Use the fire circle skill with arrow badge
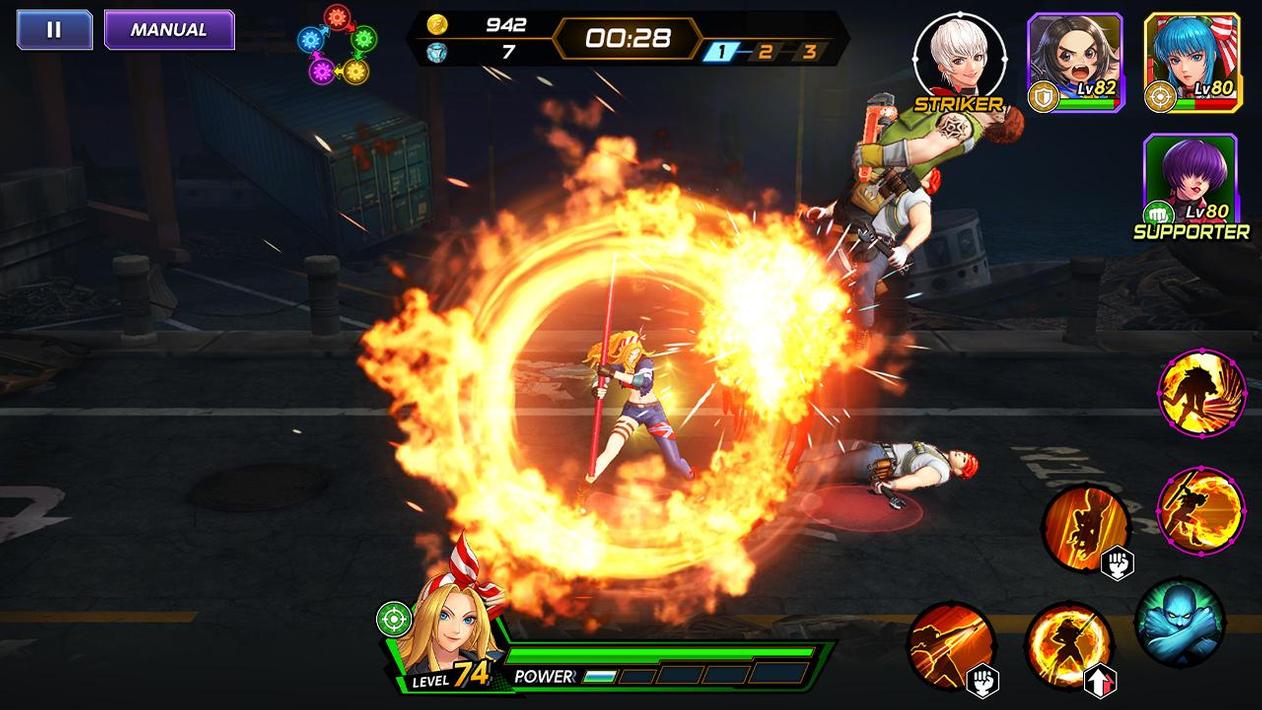The image size is (1262, 710). [1069, 646]
